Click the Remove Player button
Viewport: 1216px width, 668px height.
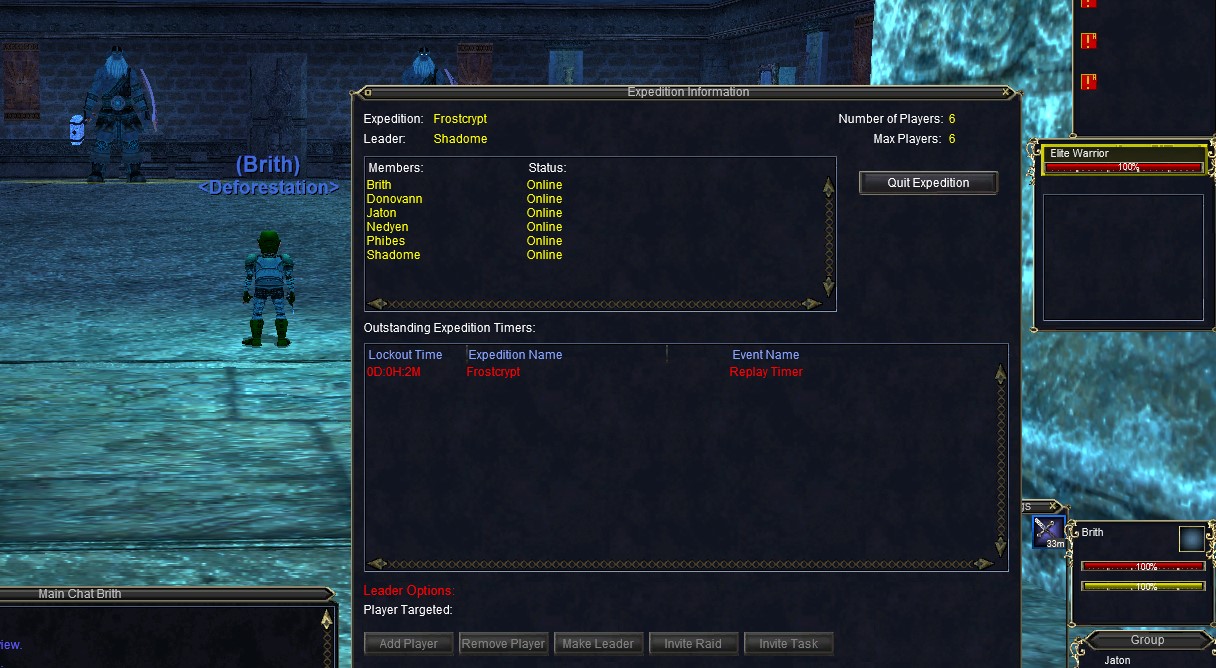point(504,644)
